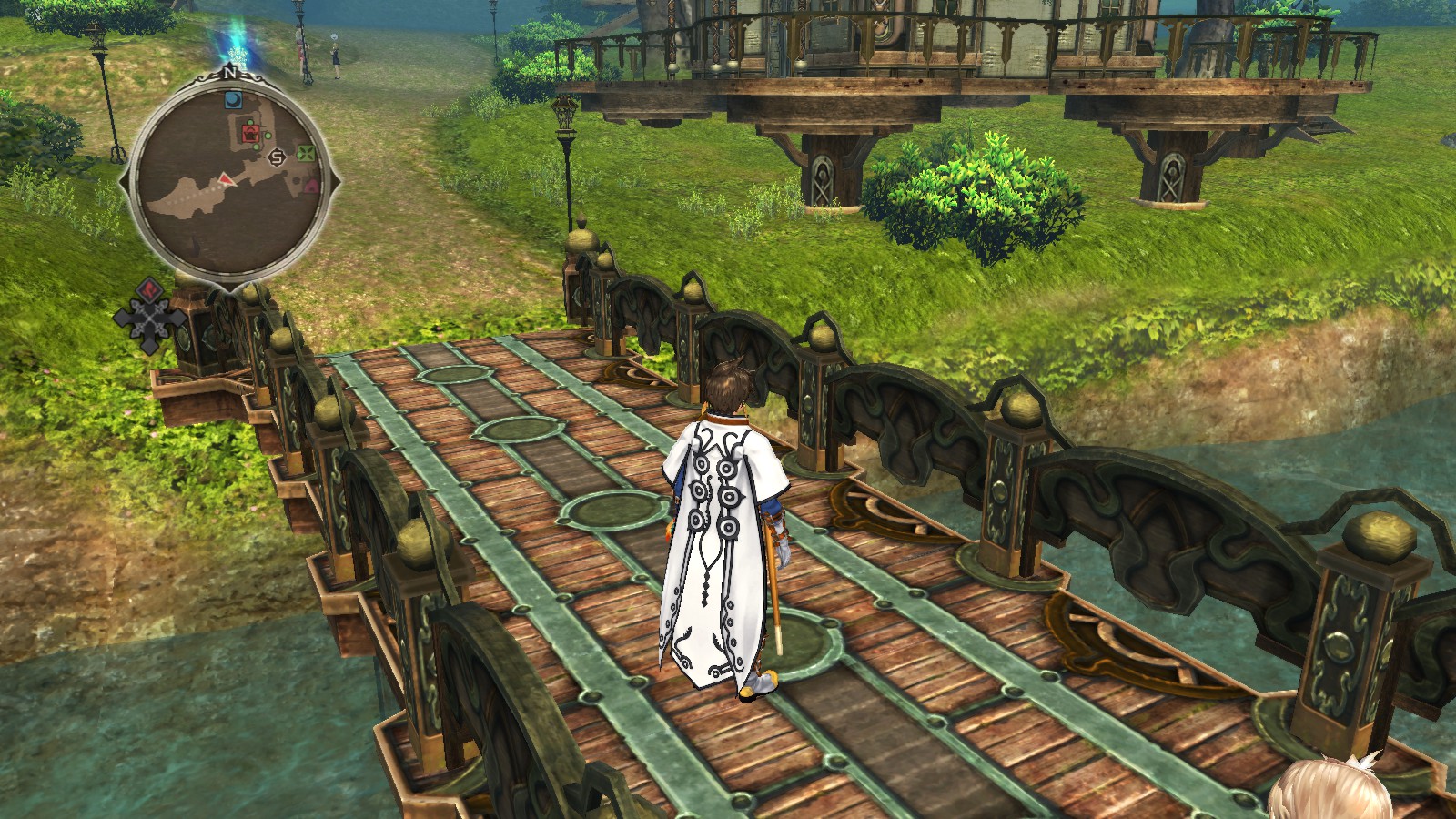
Task: Click the red shop bag icon on minimap
Action: [x=251, y=133]
